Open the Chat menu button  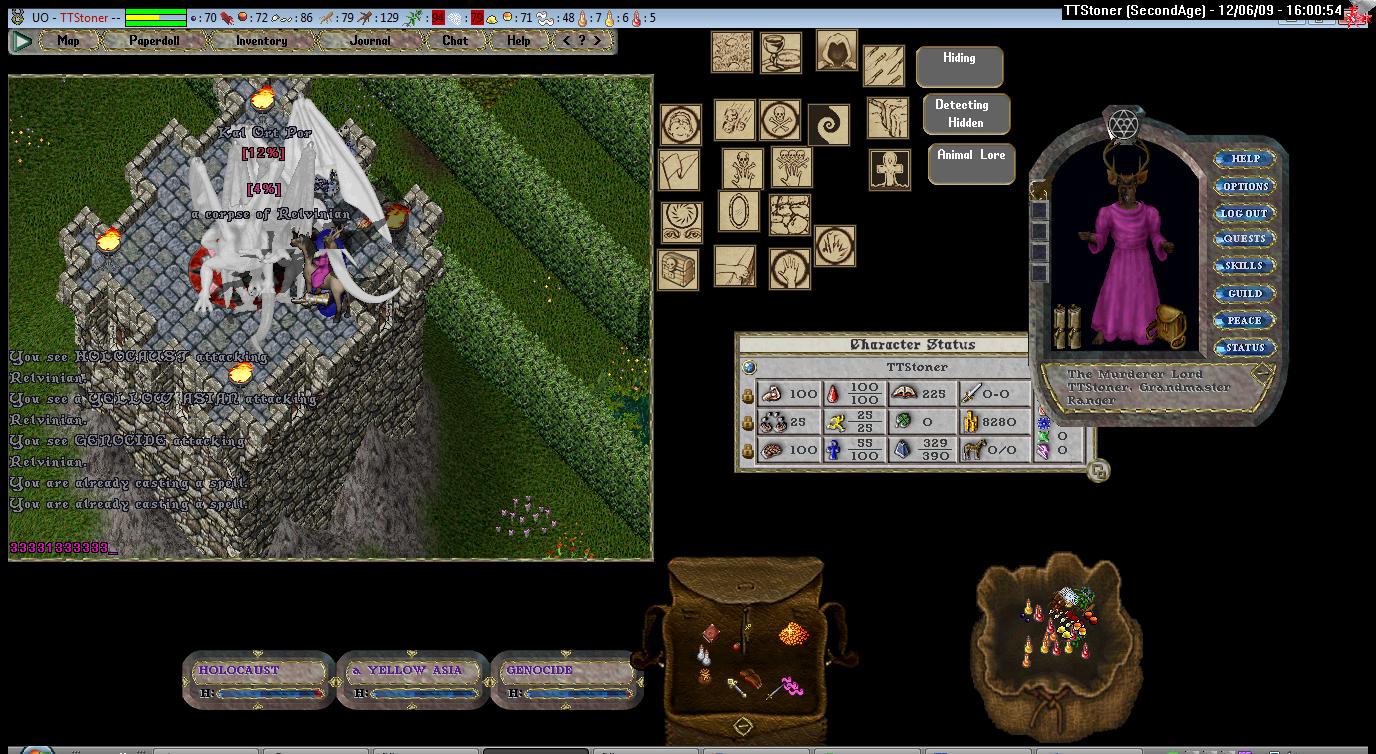pyautogui.click(x=454, y=41)
